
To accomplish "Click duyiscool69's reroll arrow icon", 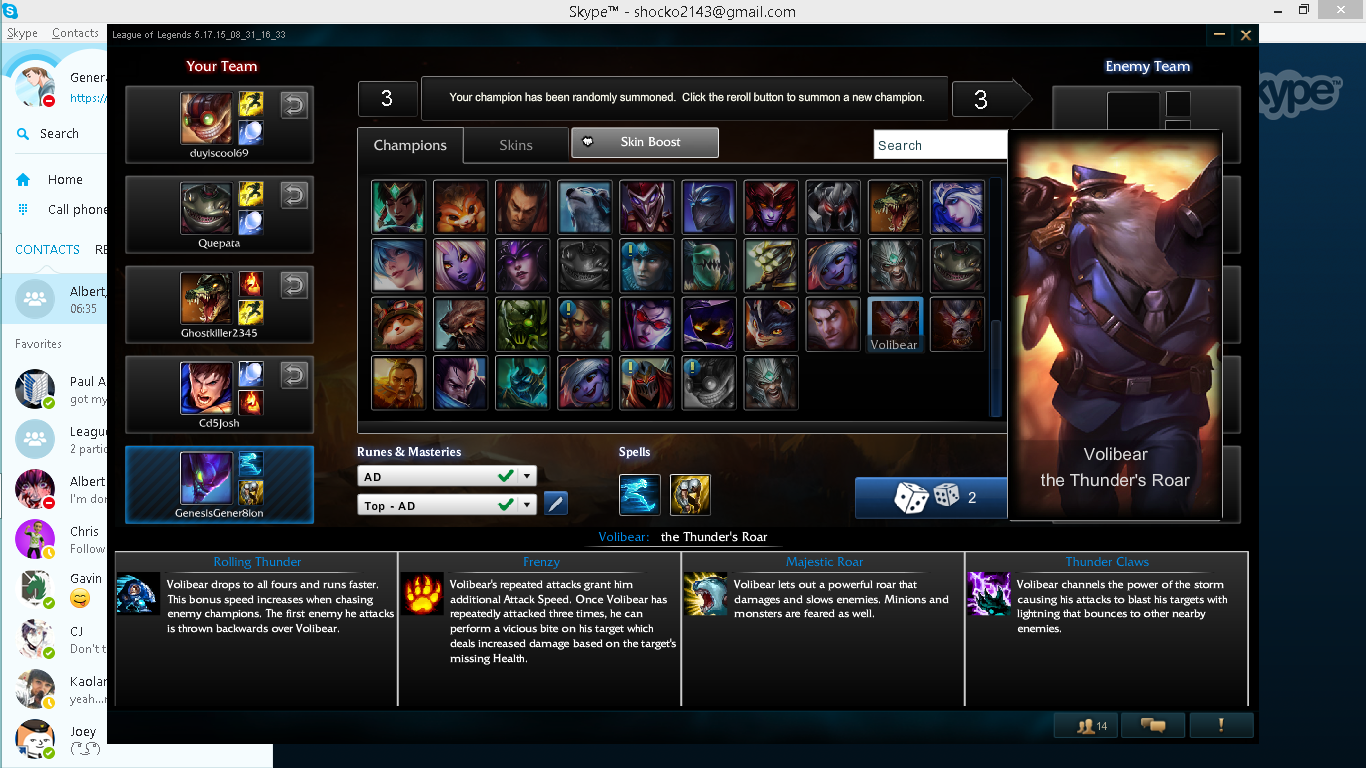I will [x=294, y=105].
